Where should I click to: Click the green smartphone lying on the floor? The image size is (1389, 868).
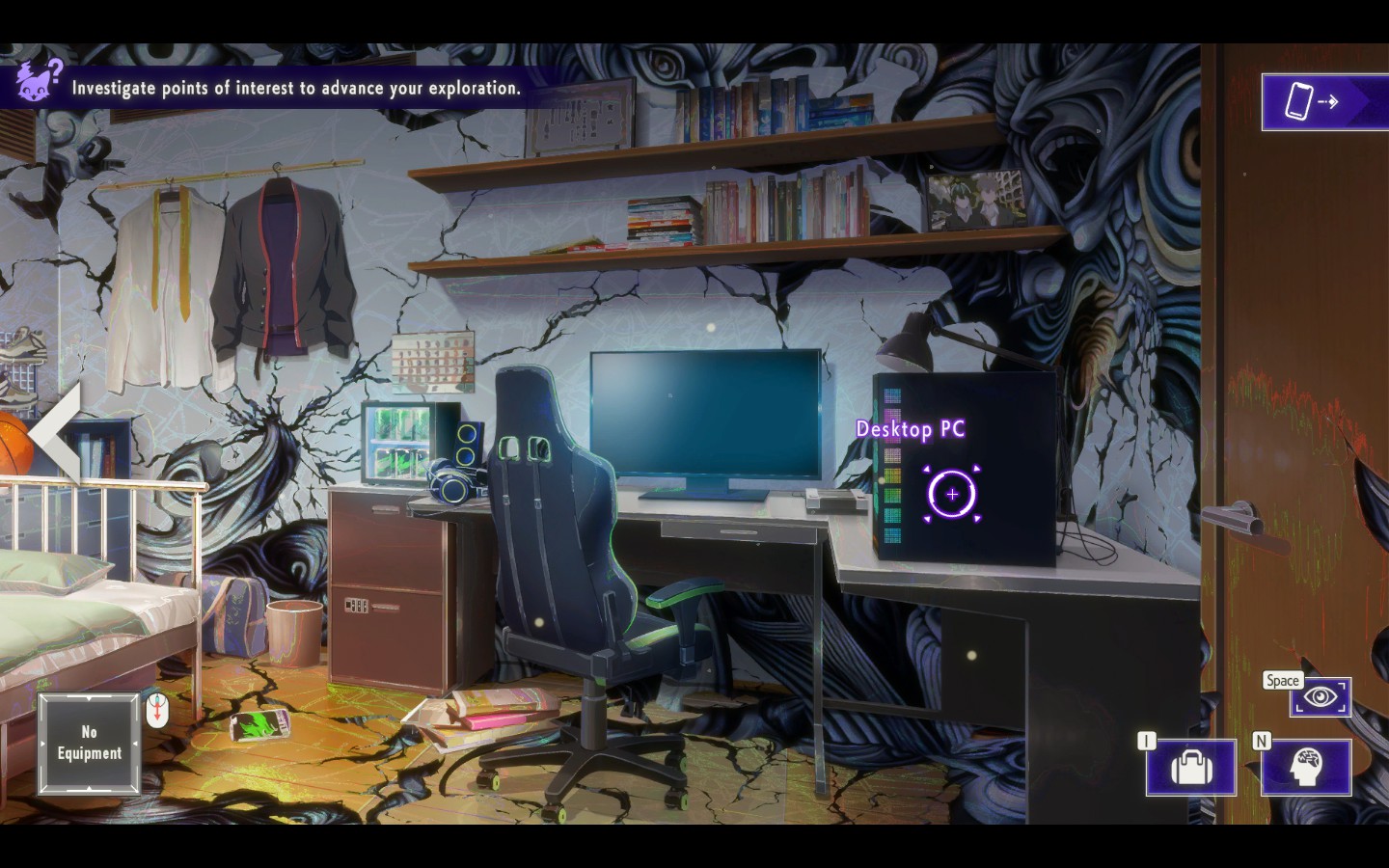(x=262, y=722)
